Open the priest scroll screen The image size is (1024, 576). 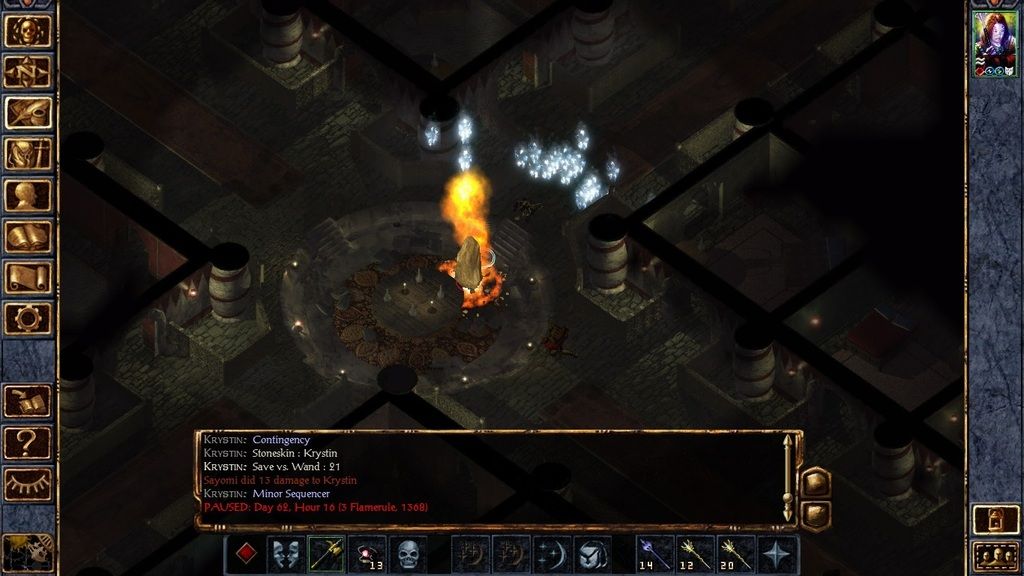coord(28,277)
